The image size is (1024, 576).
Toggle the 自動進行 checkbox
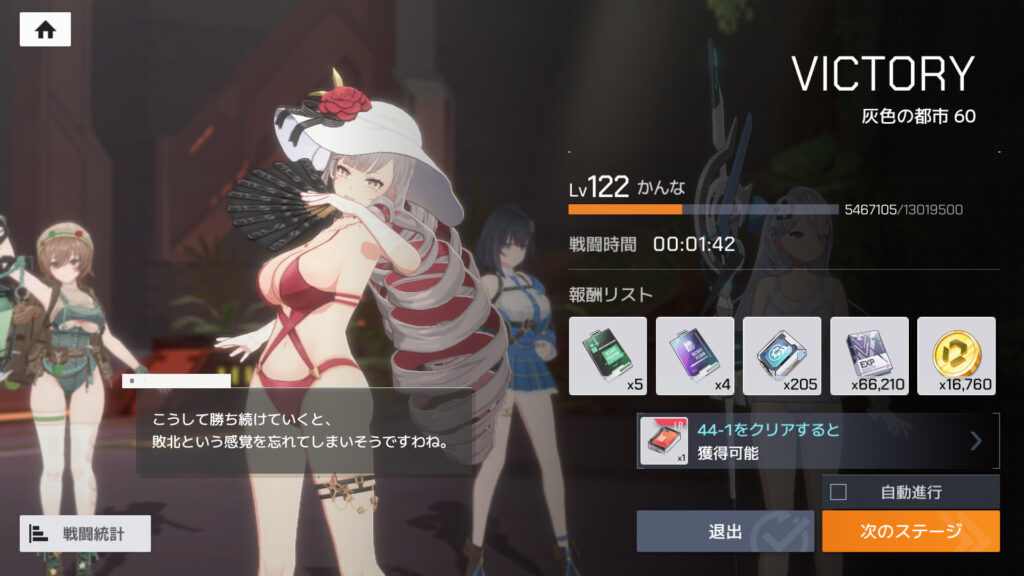click(839, 492)
